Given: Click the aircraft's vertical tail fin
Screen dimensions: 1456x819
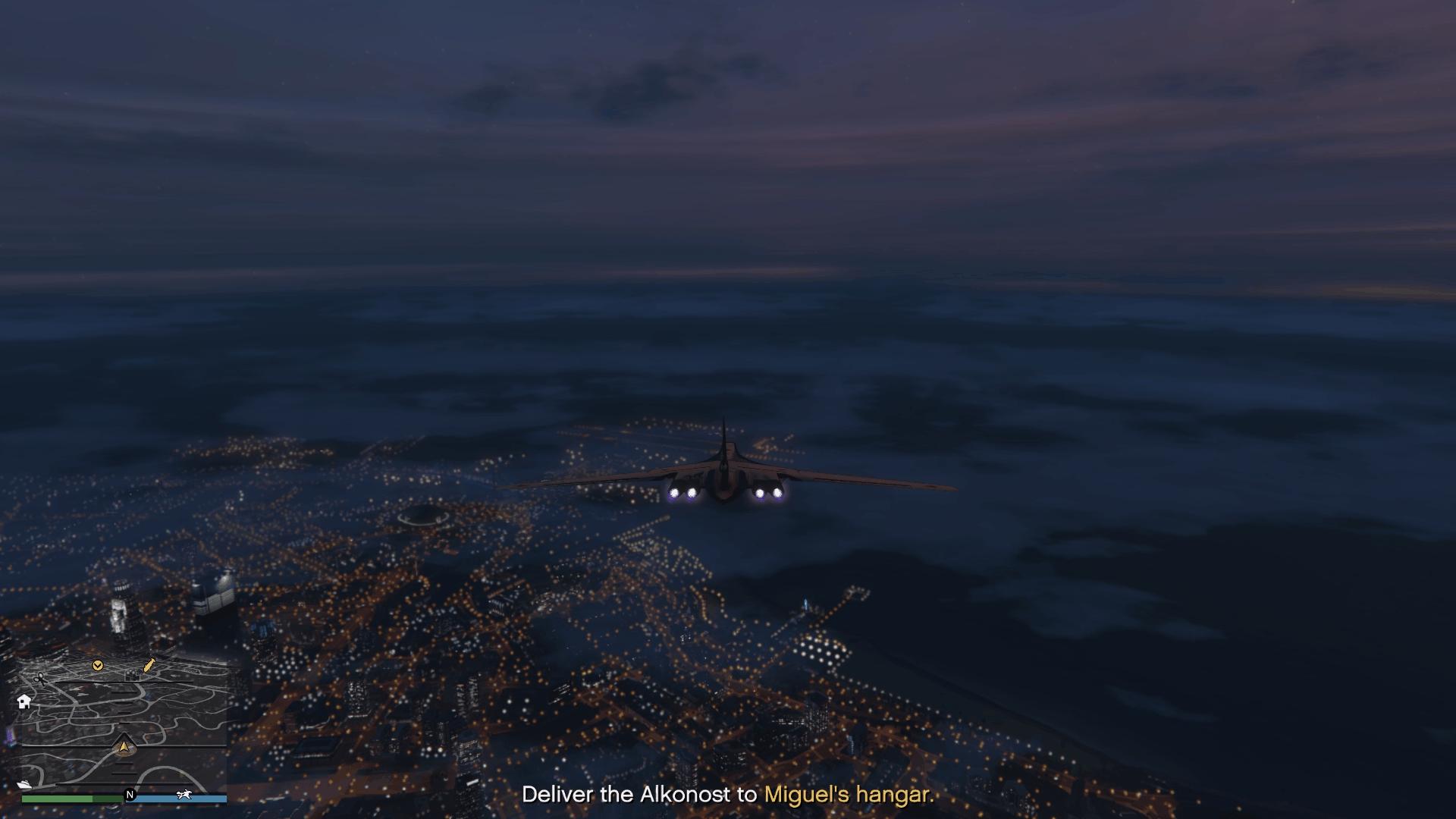Looking at the screenshot, I should (723, 440).
